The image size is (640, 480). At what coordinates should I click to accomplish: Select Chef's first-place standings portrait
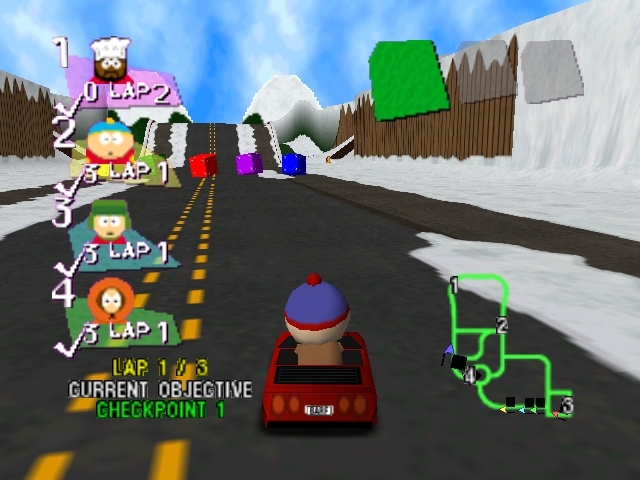click(109, 60)
